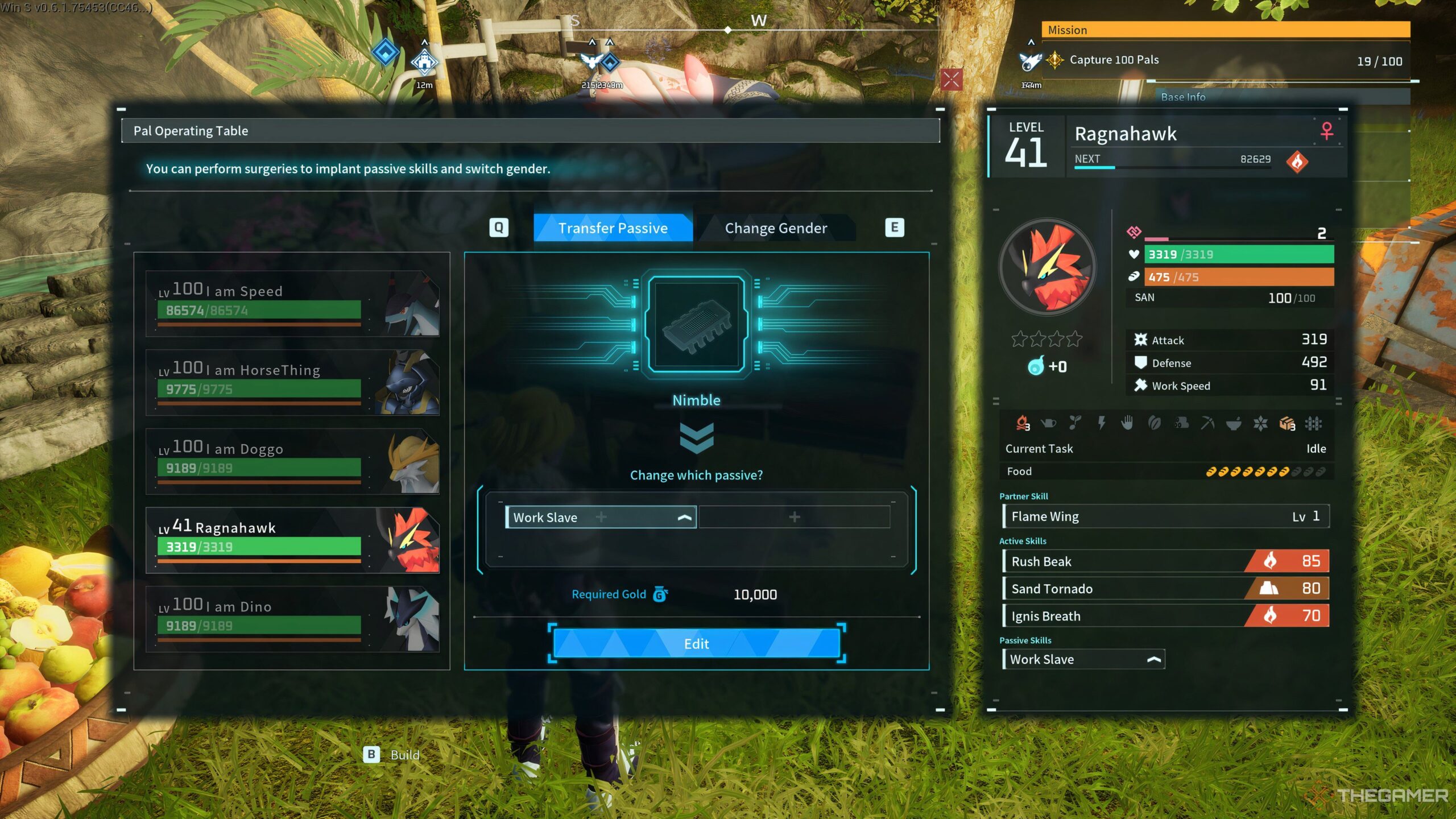Open the Change Gender tab
Viewport: 1456px width, 819px height.
[775, 228]
